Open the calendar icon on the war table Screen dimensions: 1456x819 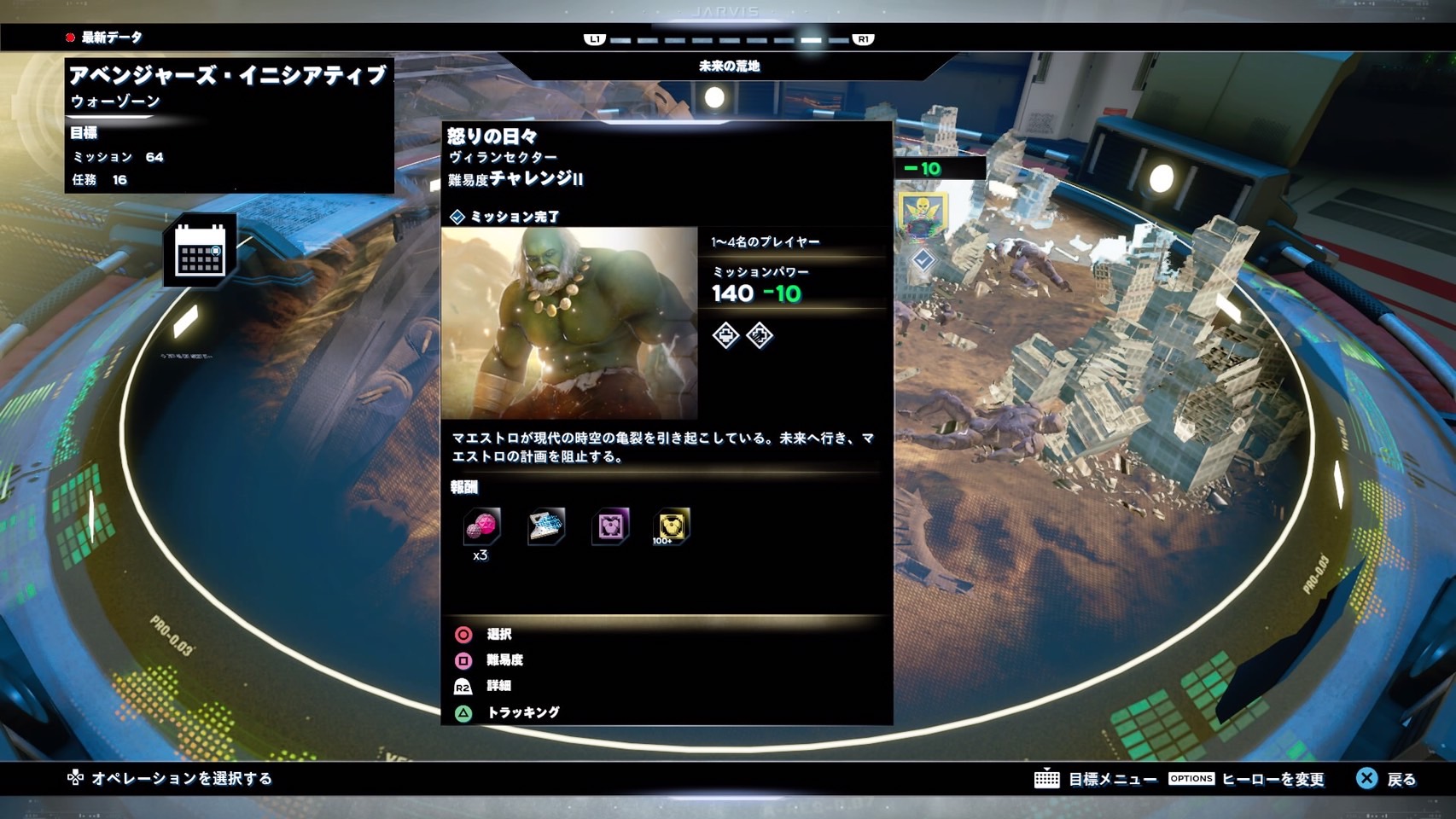pos(200,251)
